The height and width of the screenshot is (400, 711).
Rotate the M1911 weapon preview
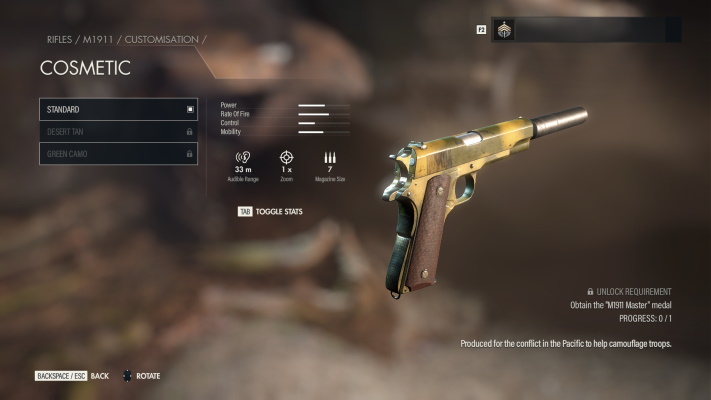(141, 376)
